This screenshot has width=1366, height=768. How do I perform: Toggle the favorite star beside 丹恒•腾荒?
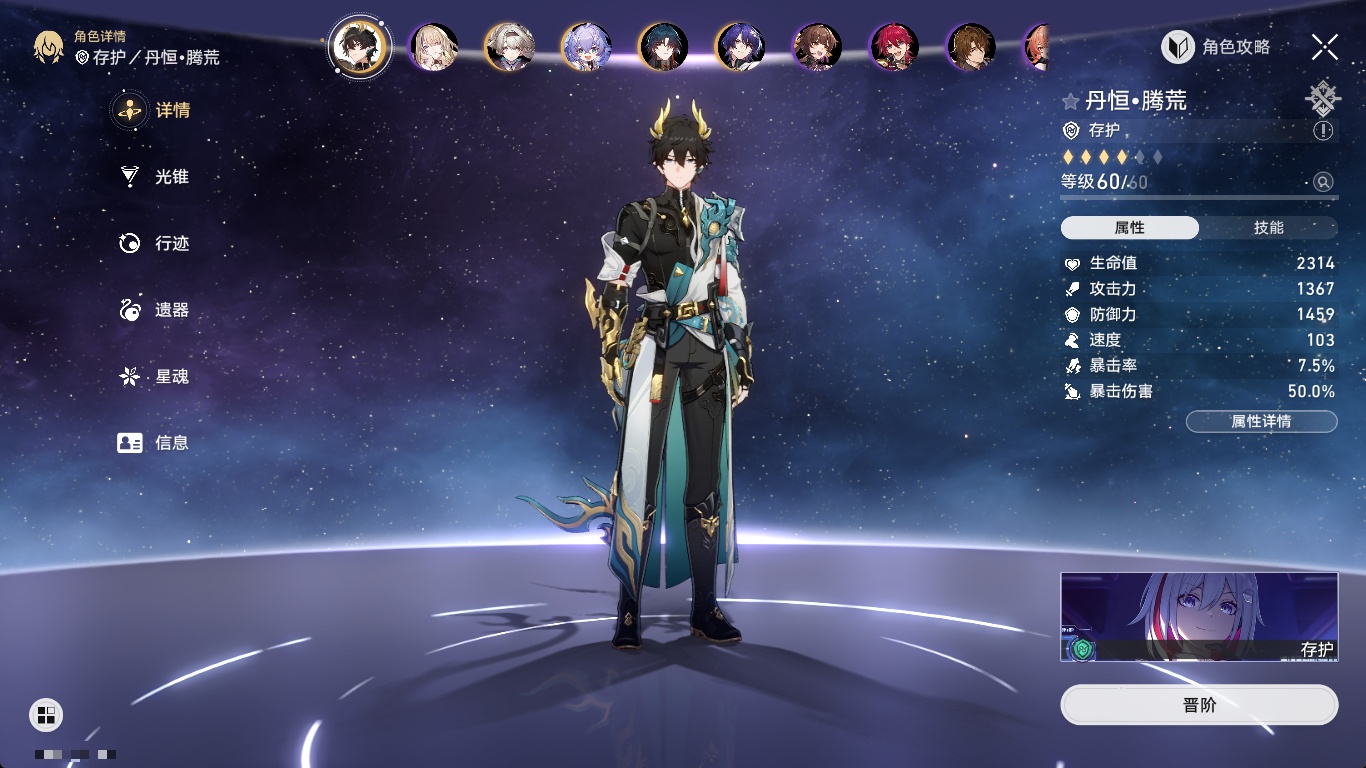[1071, 102]
